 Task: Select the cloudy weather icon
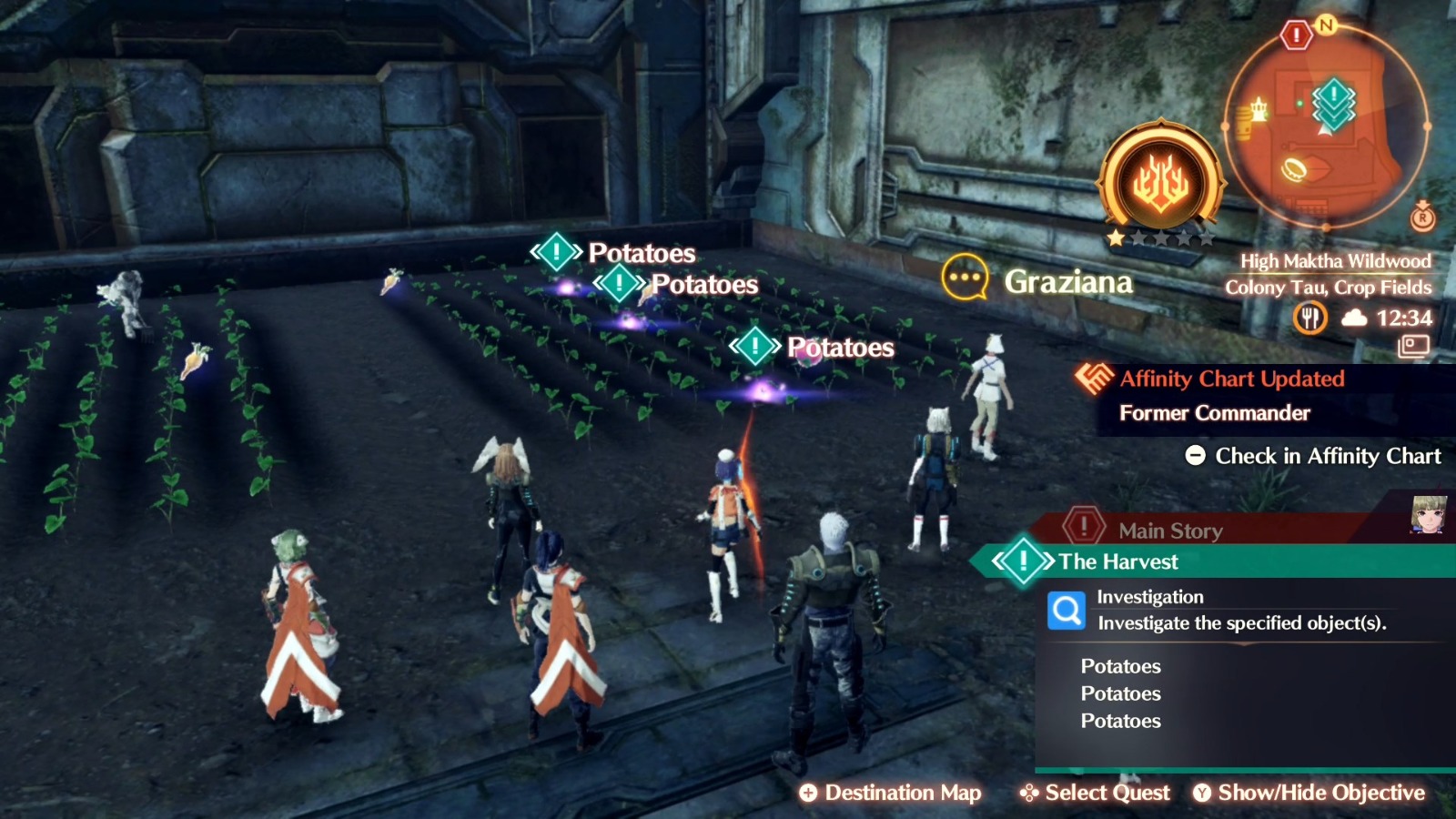(x=1355, y=318)
